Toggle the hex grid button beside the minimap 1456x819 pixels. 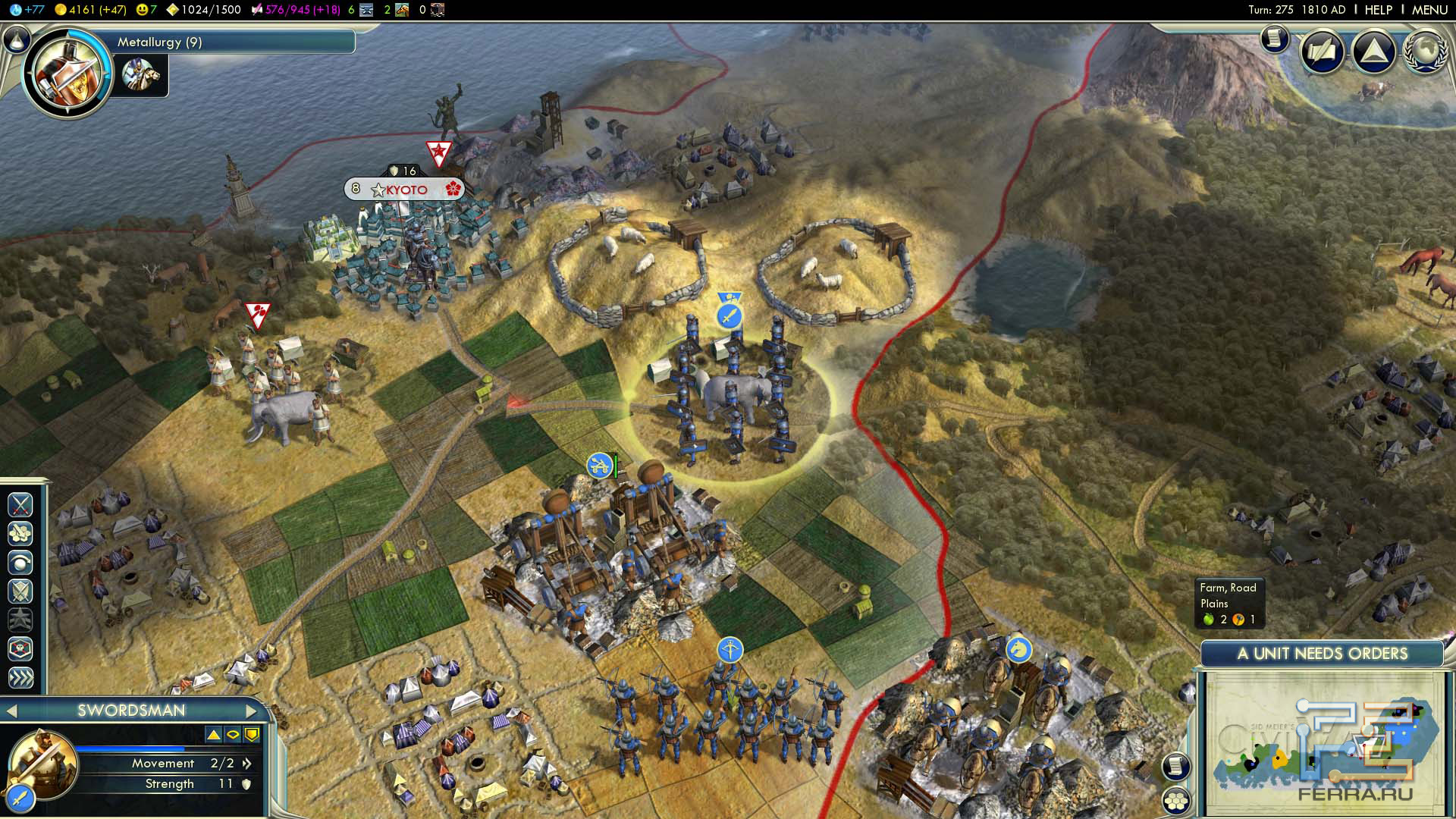1176,800
